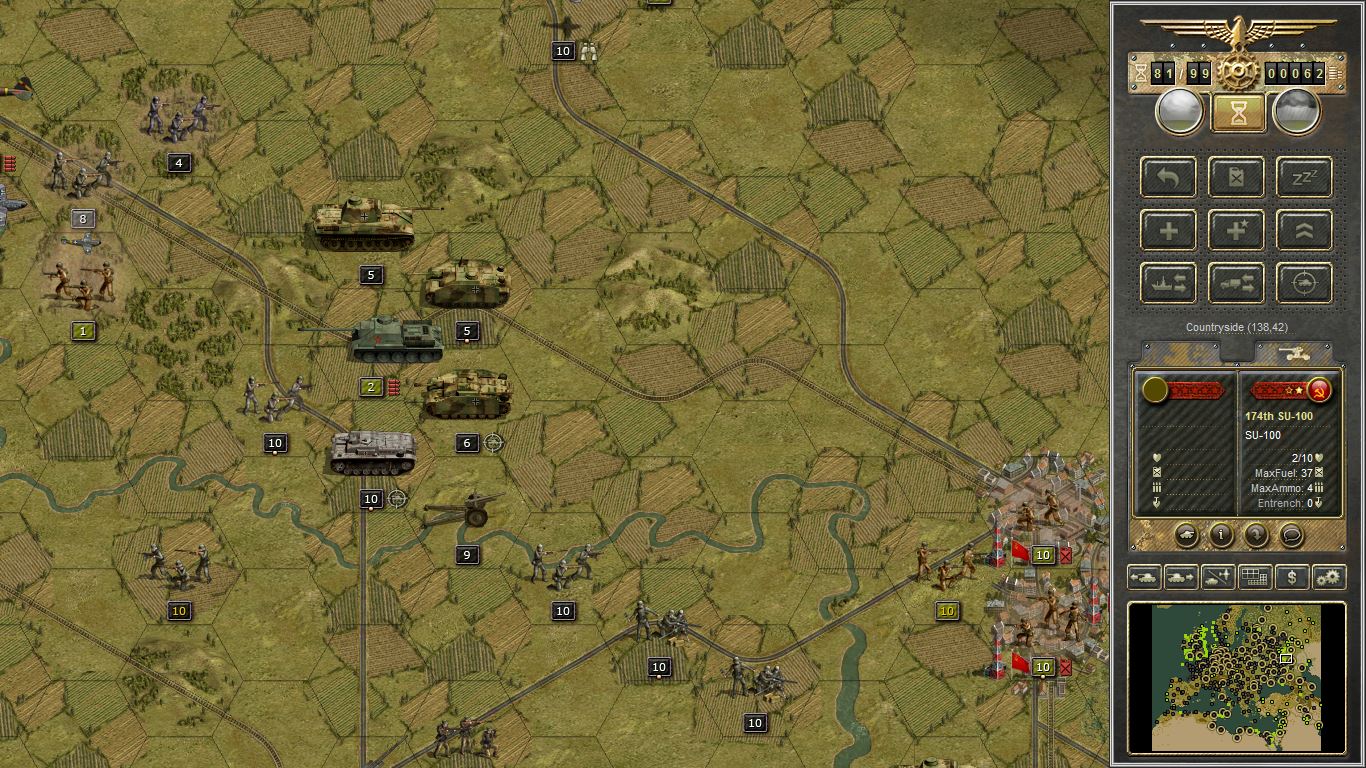Request elite replacements for the unit
Image resolution: width=1366 pixels, height=768 pixels.
click(1235, 230)
